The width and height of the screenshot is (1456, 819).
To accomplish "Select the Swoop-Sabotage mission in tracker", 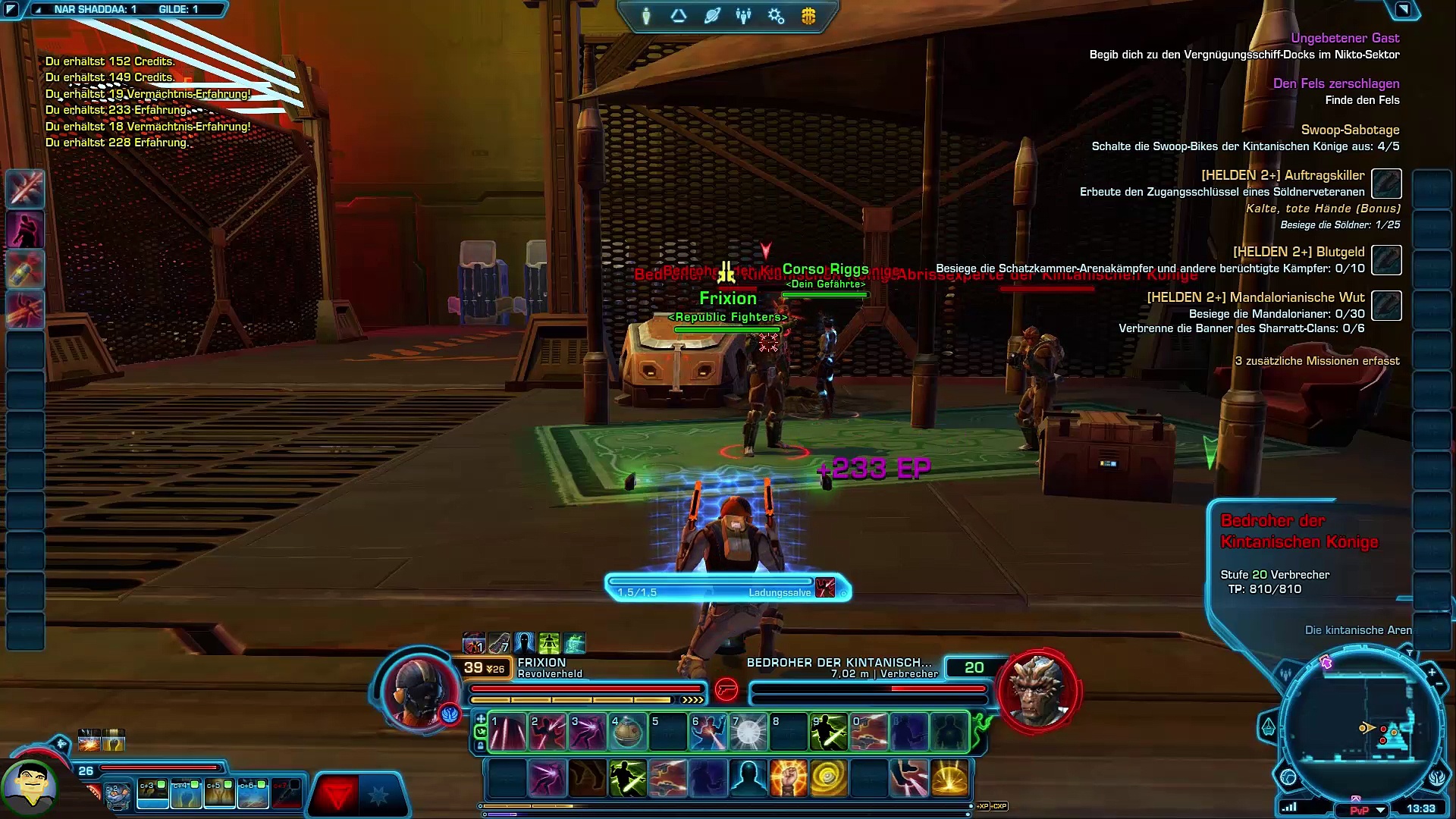I will tap(1350, 130).
